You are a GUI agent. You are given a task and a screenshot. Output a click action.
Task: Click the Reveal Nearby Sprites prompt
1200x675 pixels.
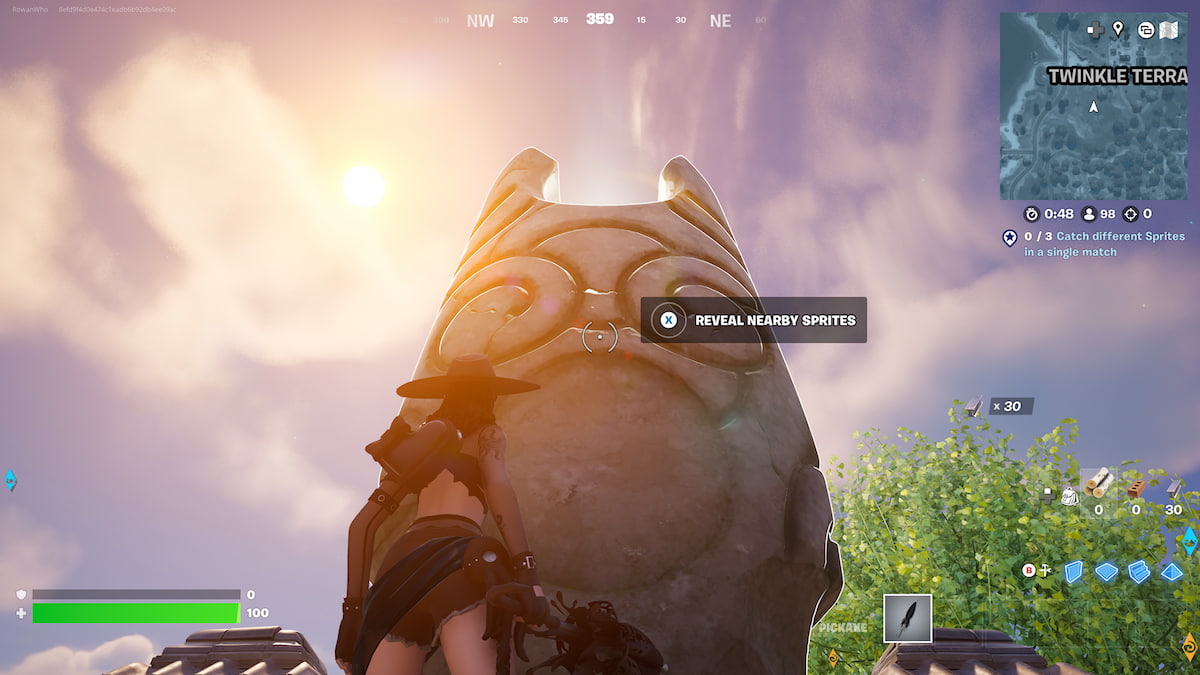(754, 320)
